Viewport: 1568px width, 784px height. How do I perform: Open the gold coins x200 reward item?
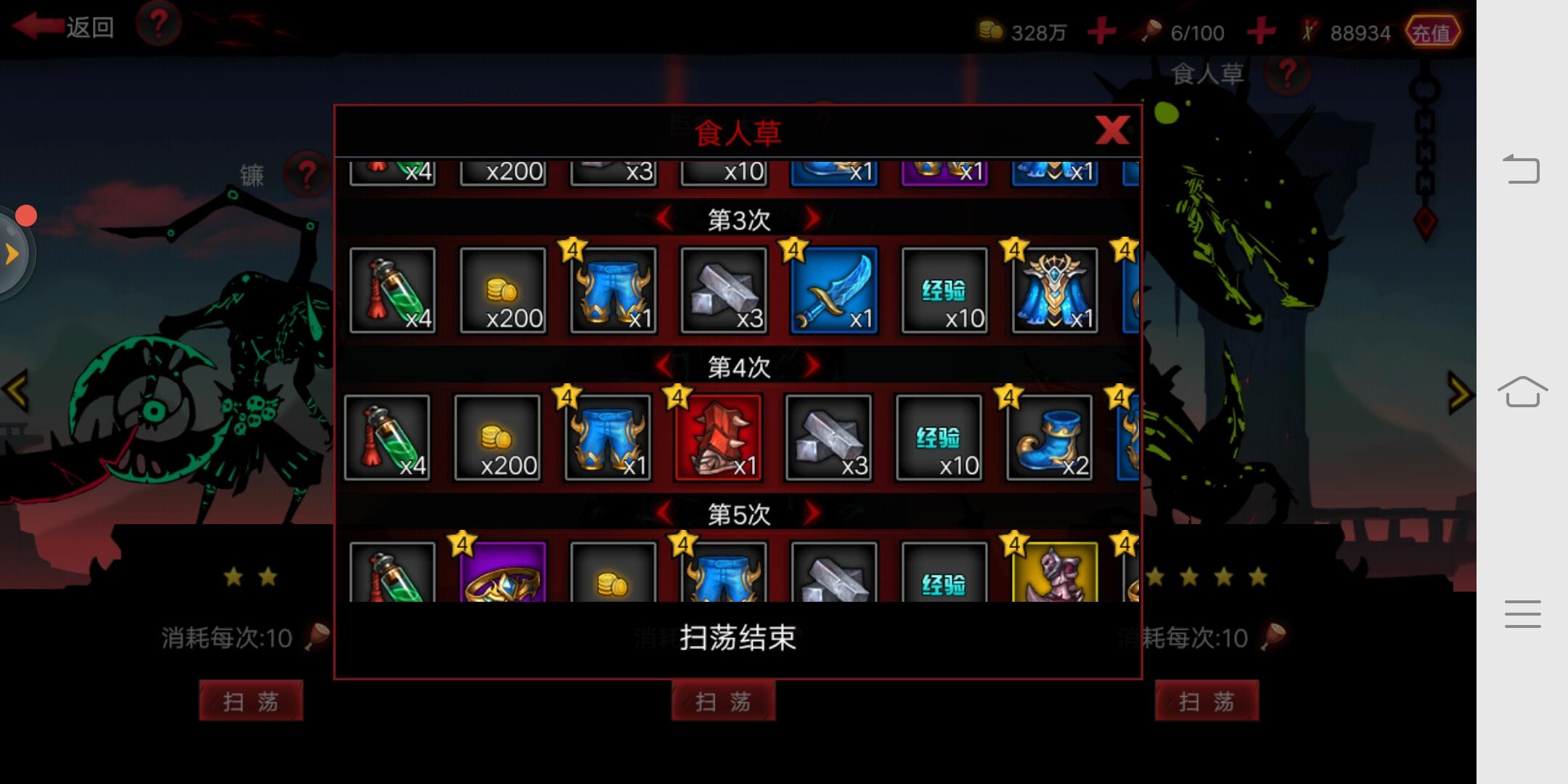click(503, 290)
